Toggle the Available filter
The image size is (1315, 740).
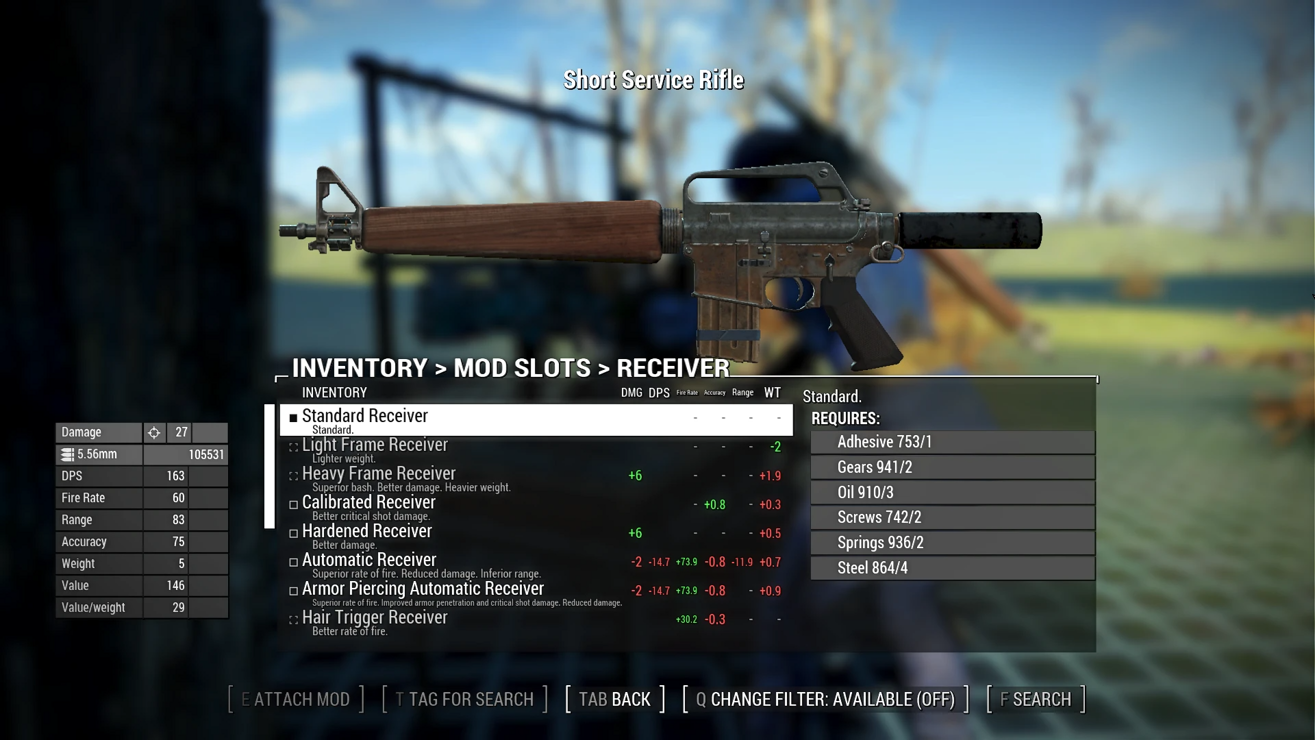pos(826,699)
